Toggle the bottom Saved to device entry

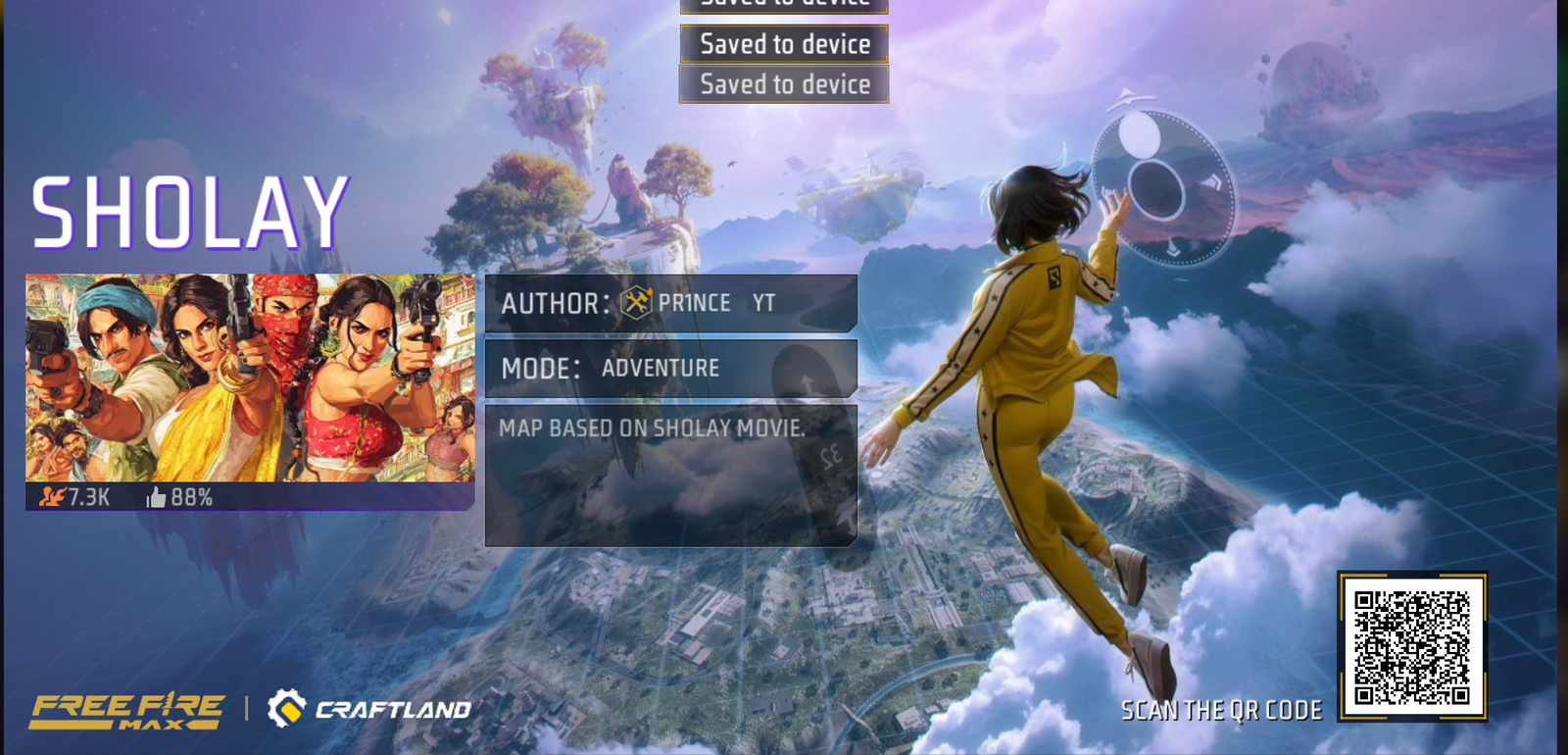click(782, 84)
